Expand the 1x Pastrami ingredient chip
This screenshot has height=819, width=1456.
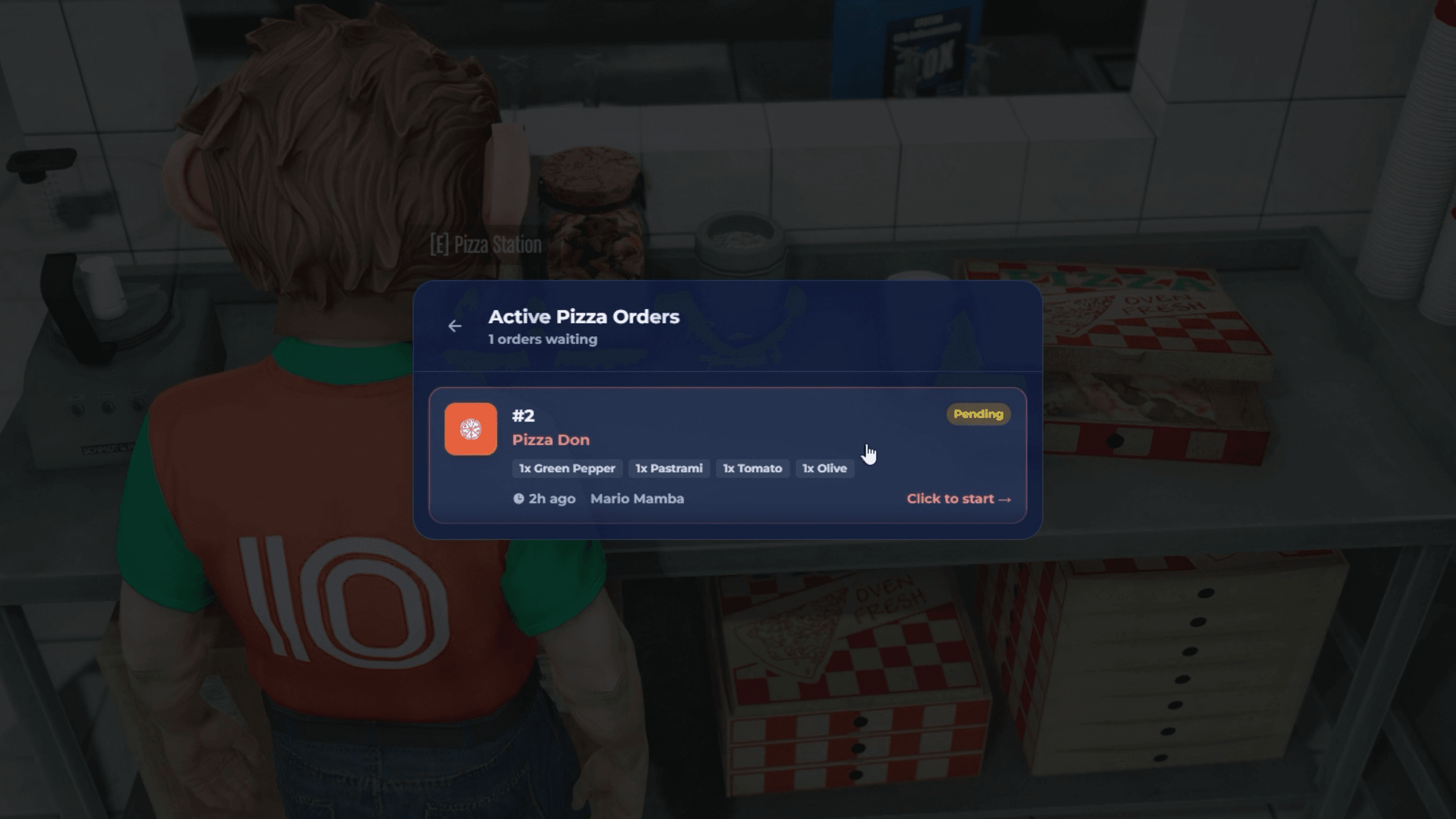pyautogui.click(x=669, y=468)
